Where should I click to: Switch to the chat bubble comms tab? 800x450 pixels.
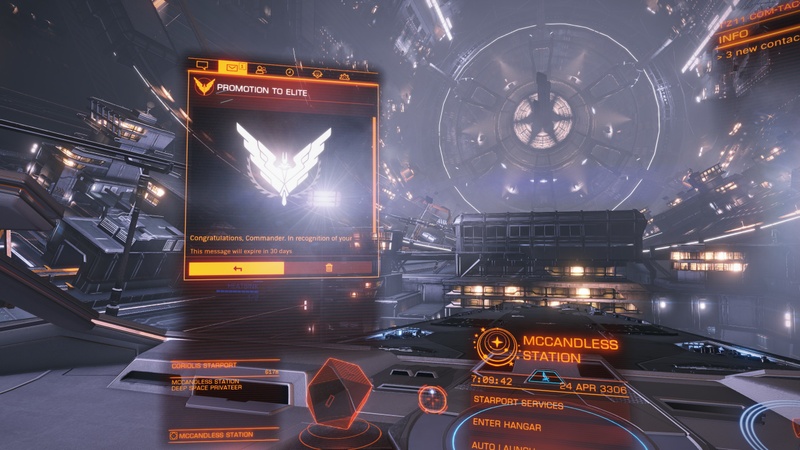[202, 69]
